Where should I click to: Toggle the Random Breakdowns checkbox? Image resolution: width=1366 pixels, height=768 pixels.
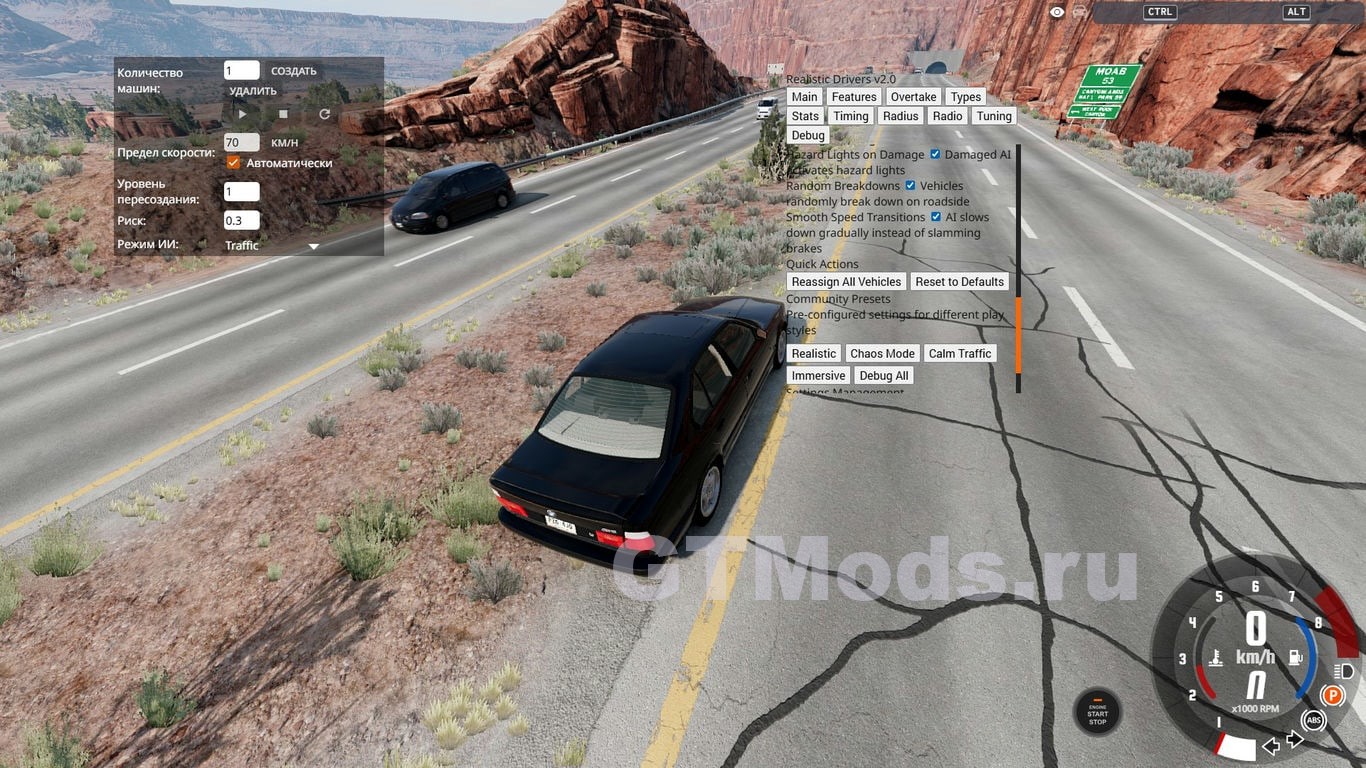pos(910,185)
